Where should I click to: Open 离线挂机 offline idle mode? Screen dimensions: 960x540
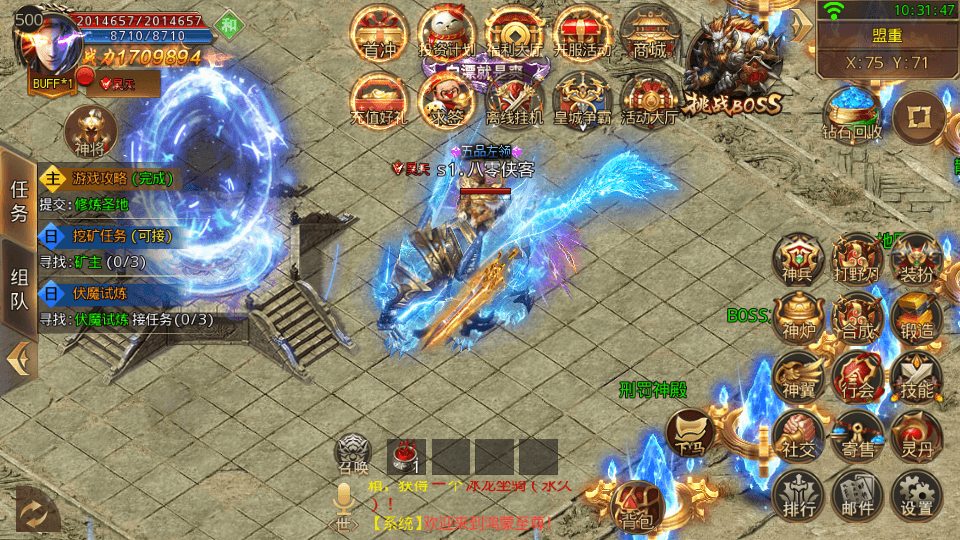[515, 100]
